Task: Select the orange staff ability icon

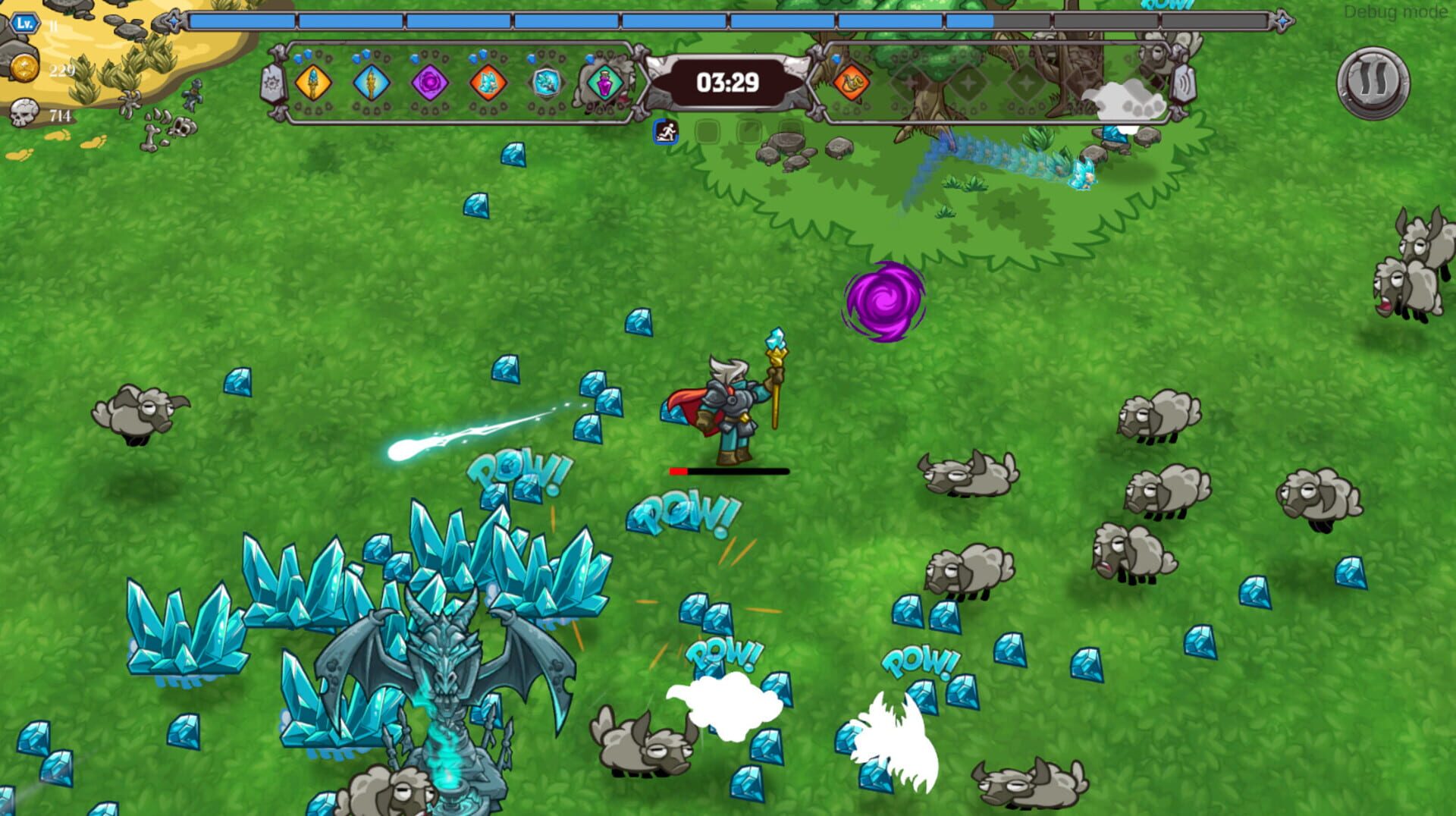Action: [312, 83]
